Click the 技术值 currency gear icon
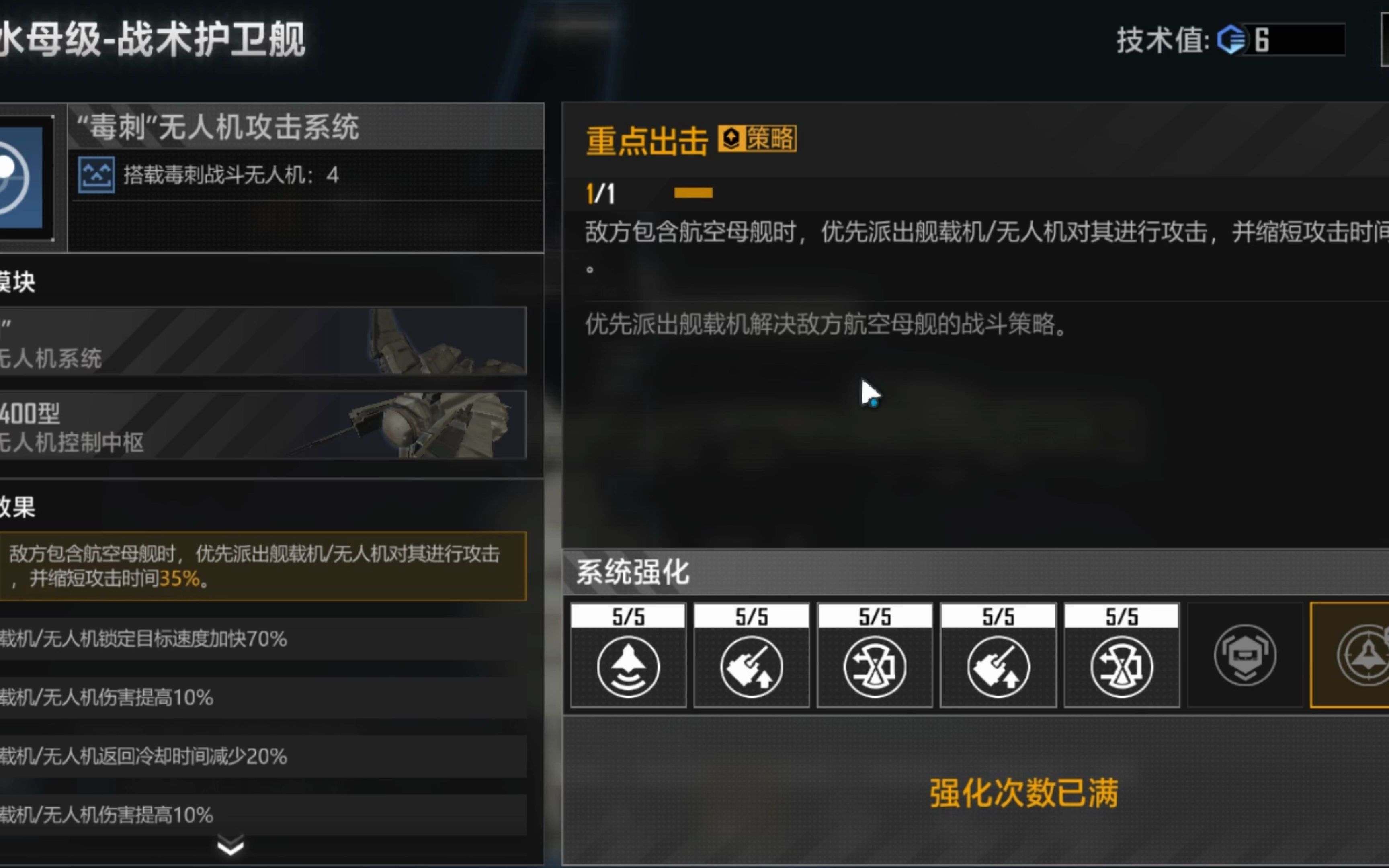 click(1230, 39)
